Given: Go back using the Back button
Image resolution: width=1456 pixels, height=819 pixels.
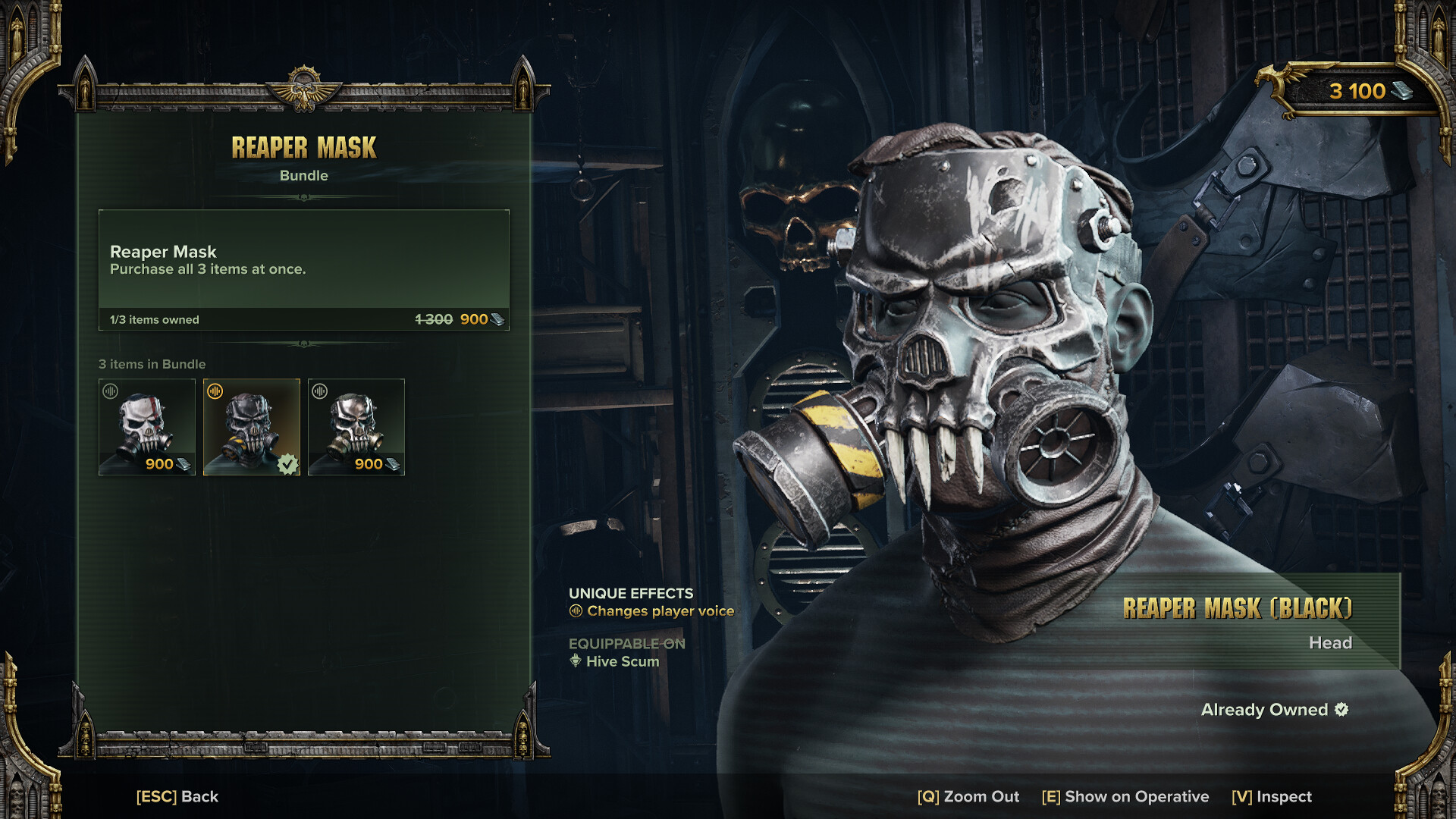Looking at the screenshot, I should [177, 796].
